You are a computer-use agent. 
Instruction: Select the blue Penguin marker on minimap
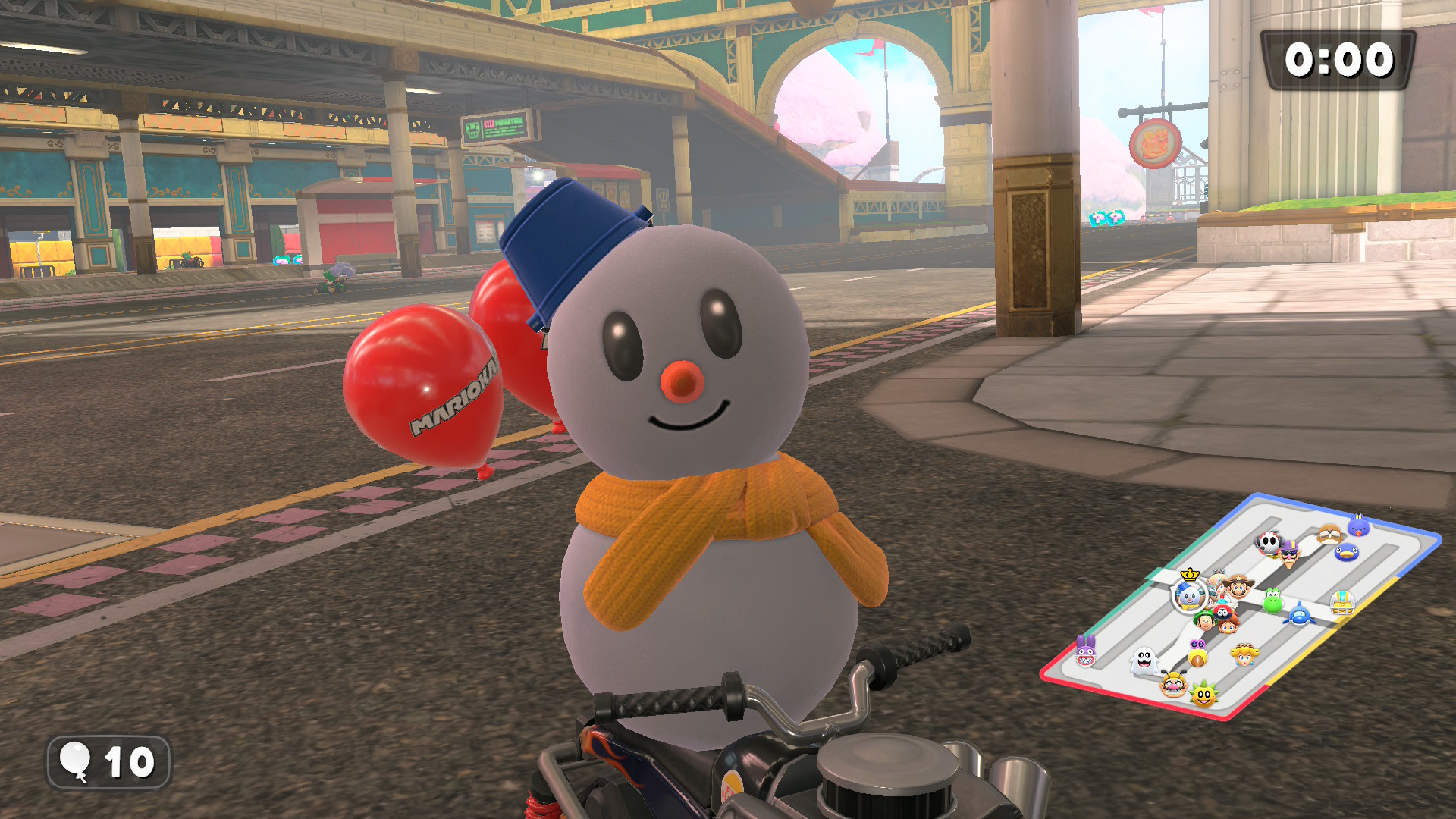tap(1346, 552)
